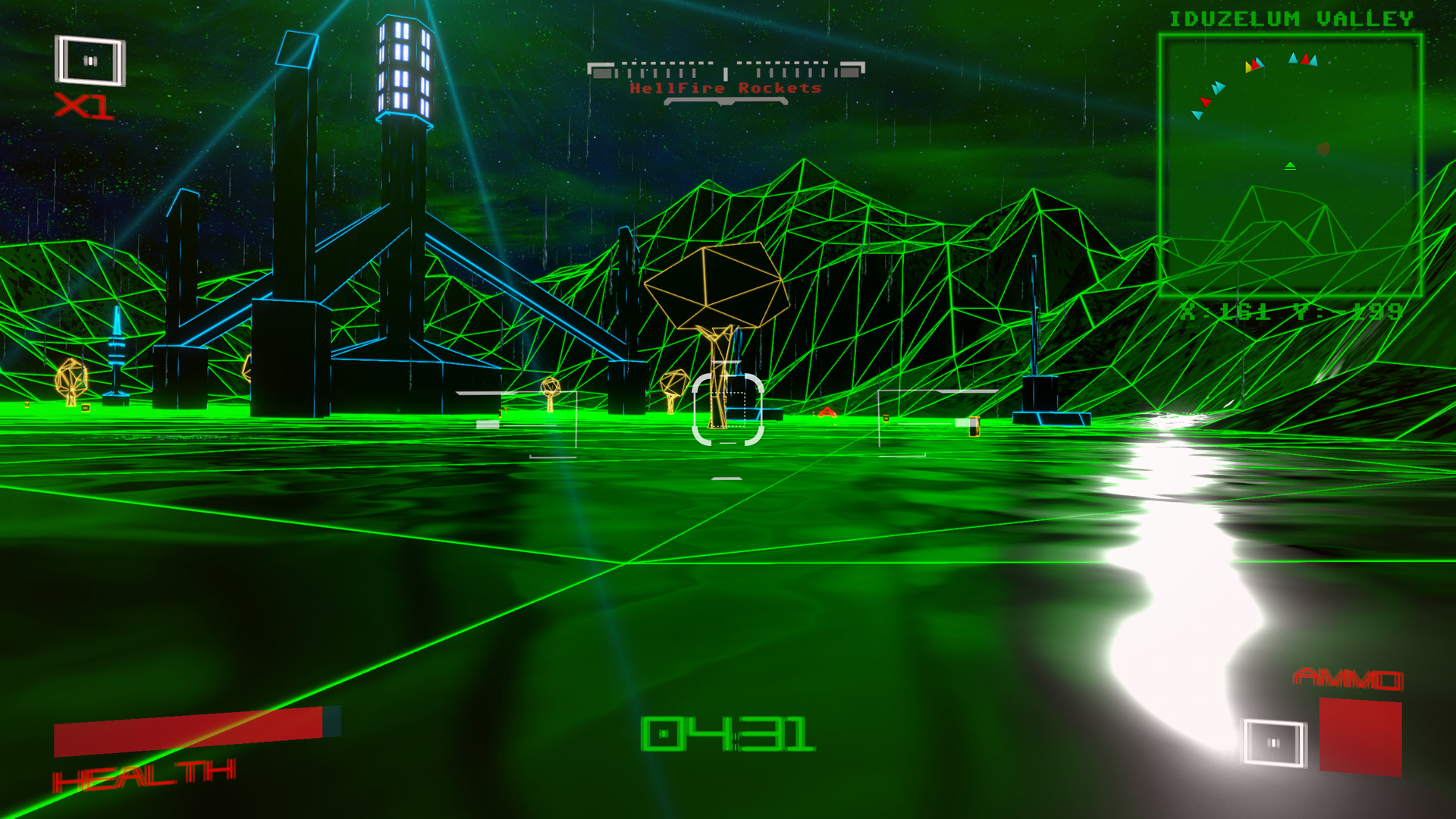The height and width of the screenshot is (819, 1456).
Task: Click a red enemy arrow on the minimap
Action: point(1304,59)
